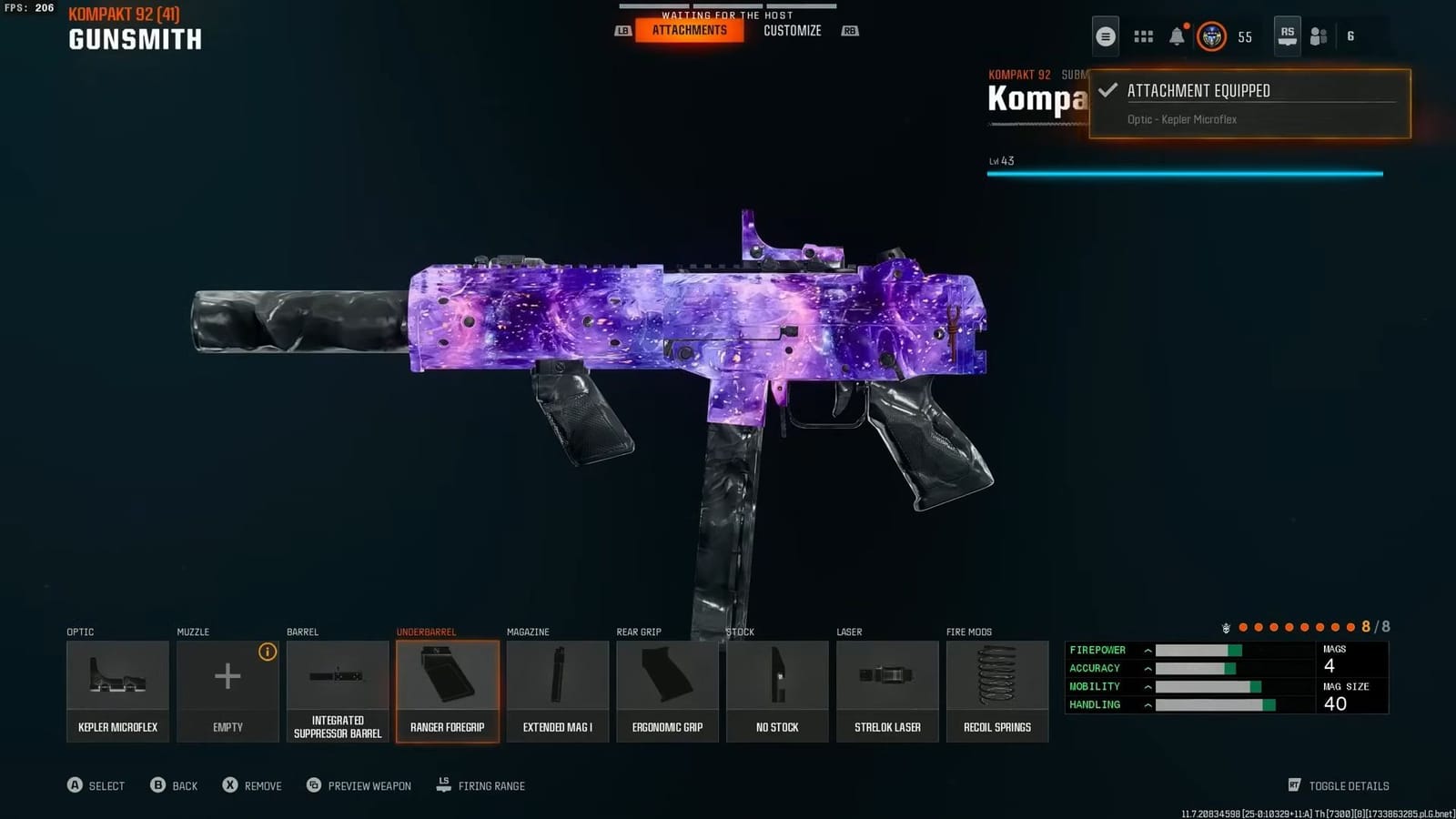
Task: Toggle the No Stock option
Action: [777, 689]
